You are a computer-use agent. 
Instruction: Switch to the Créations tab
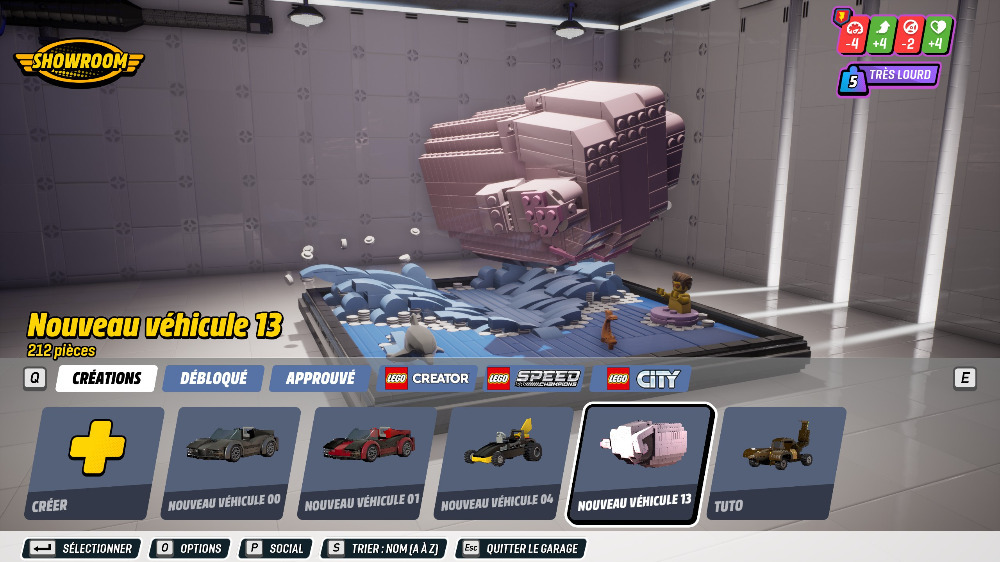(x=106, y=378)
